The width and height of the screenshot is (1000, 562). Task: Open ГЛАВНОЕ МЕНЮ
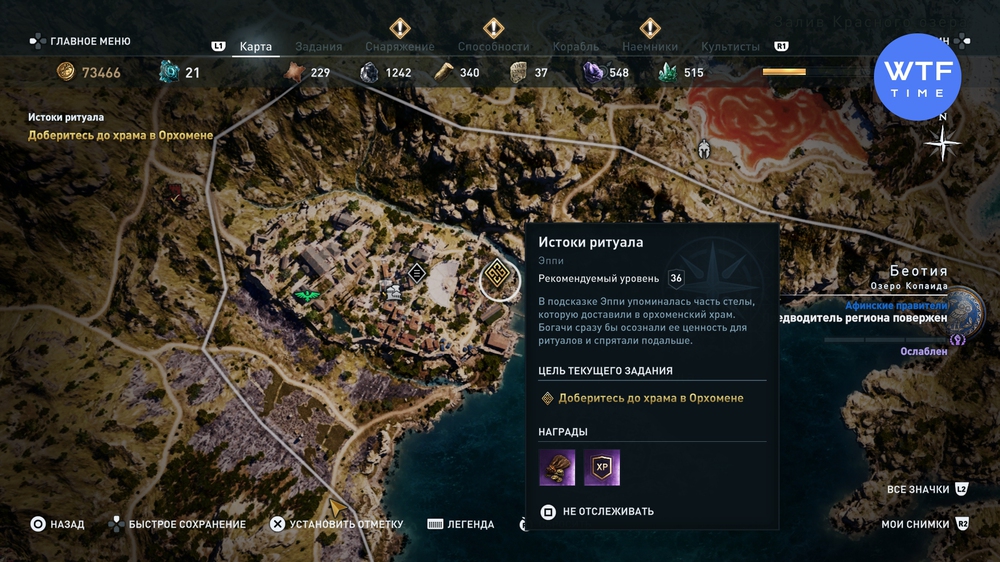pos(90,42)
